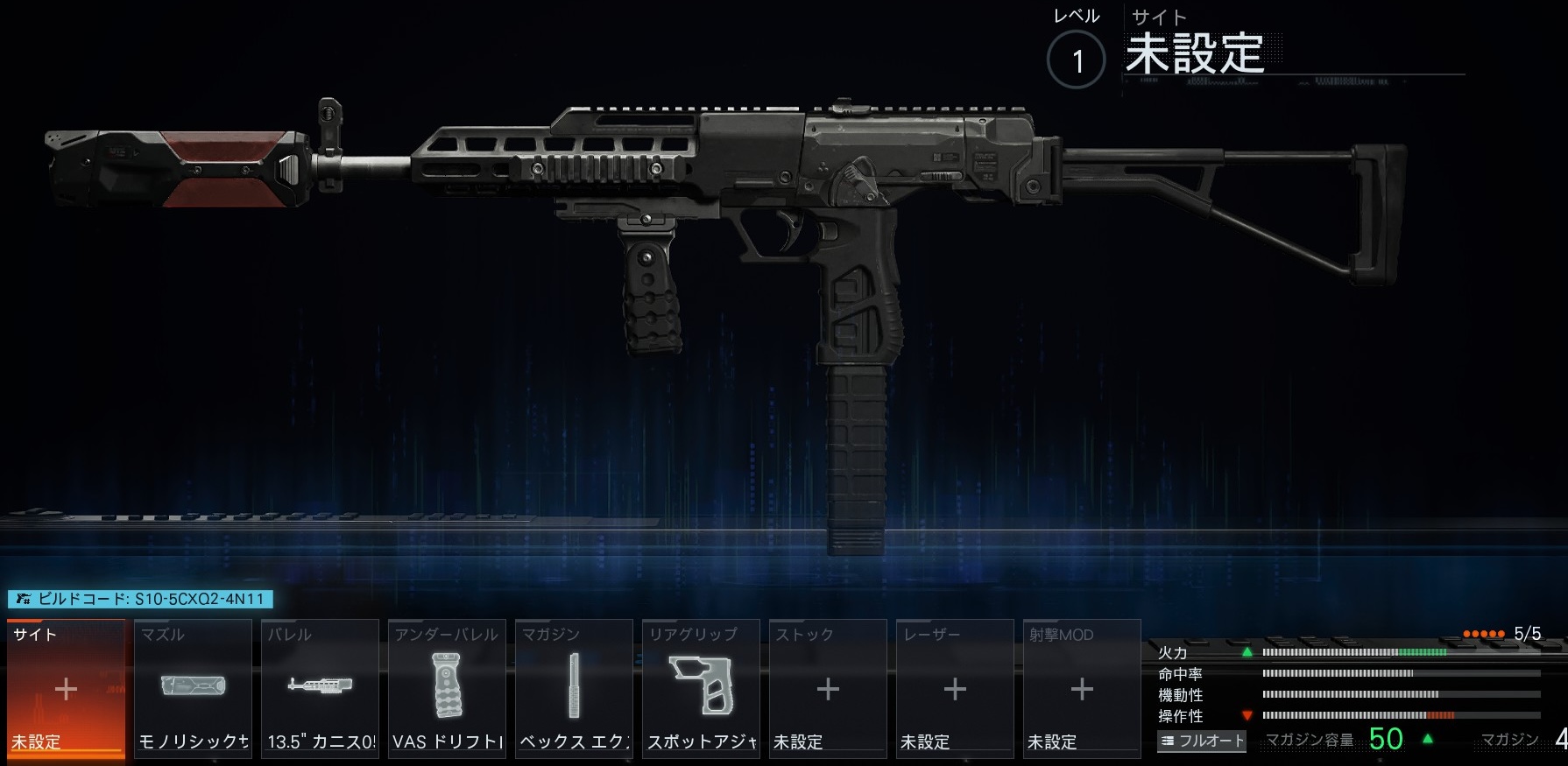Viewport: 1568px width, 766px height.
Task: Open the アンダーバレル underbarrel grip slot
Action: (447, 688)
